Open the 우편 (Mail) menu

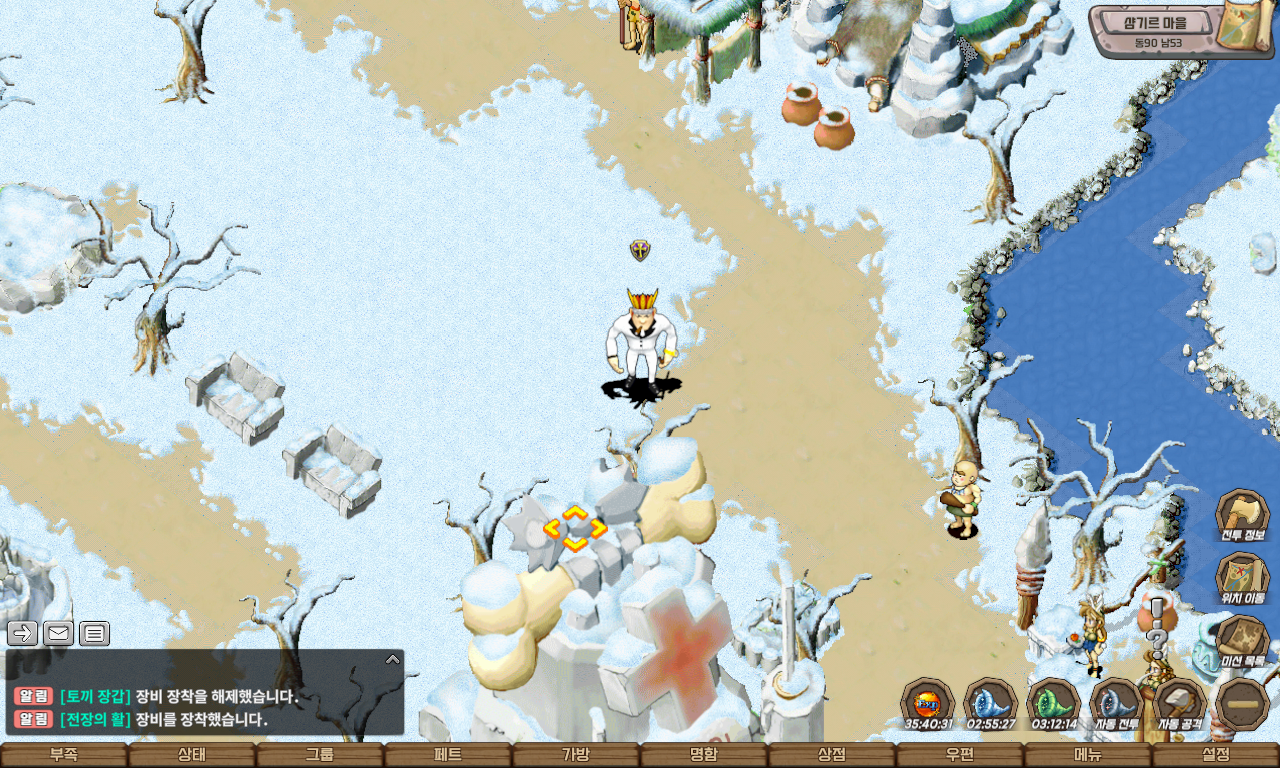coord(960,755)
